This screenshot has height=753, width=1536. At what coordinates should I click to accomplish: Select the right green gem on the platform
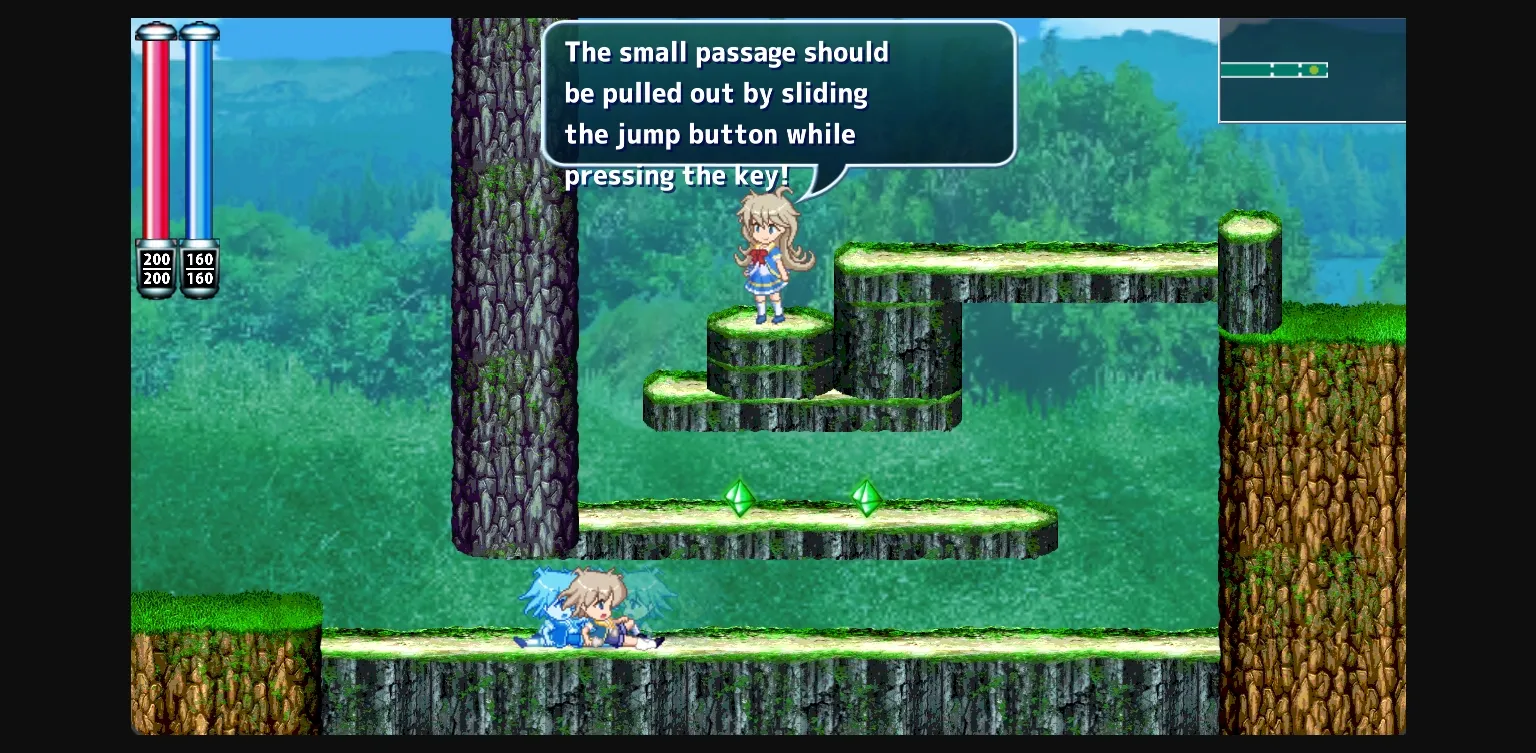(866, 498)
